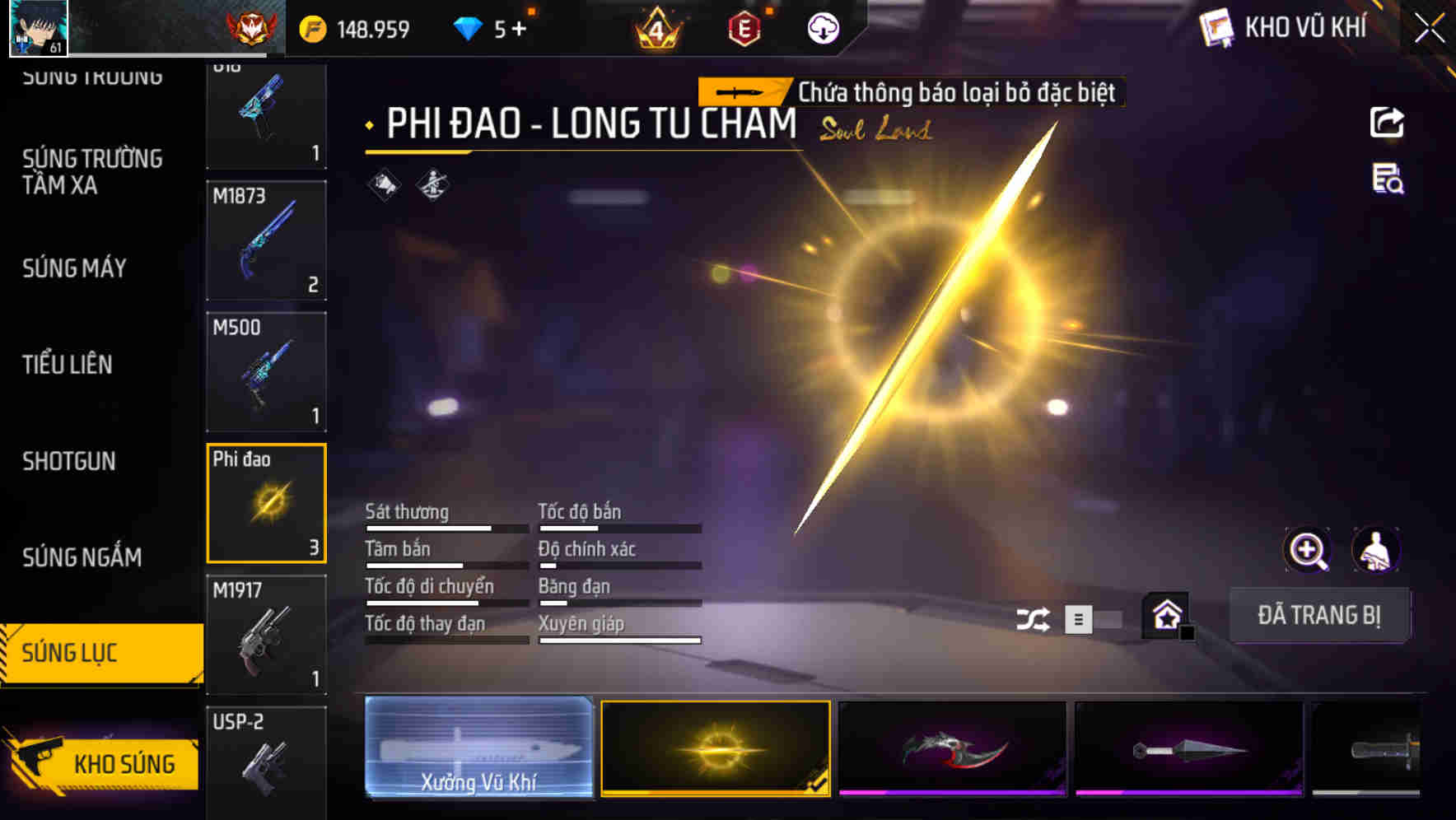Open Xưởng Vũ Khí at bottom
Viewport: 1456px width, 820px height.
[478, 750]
